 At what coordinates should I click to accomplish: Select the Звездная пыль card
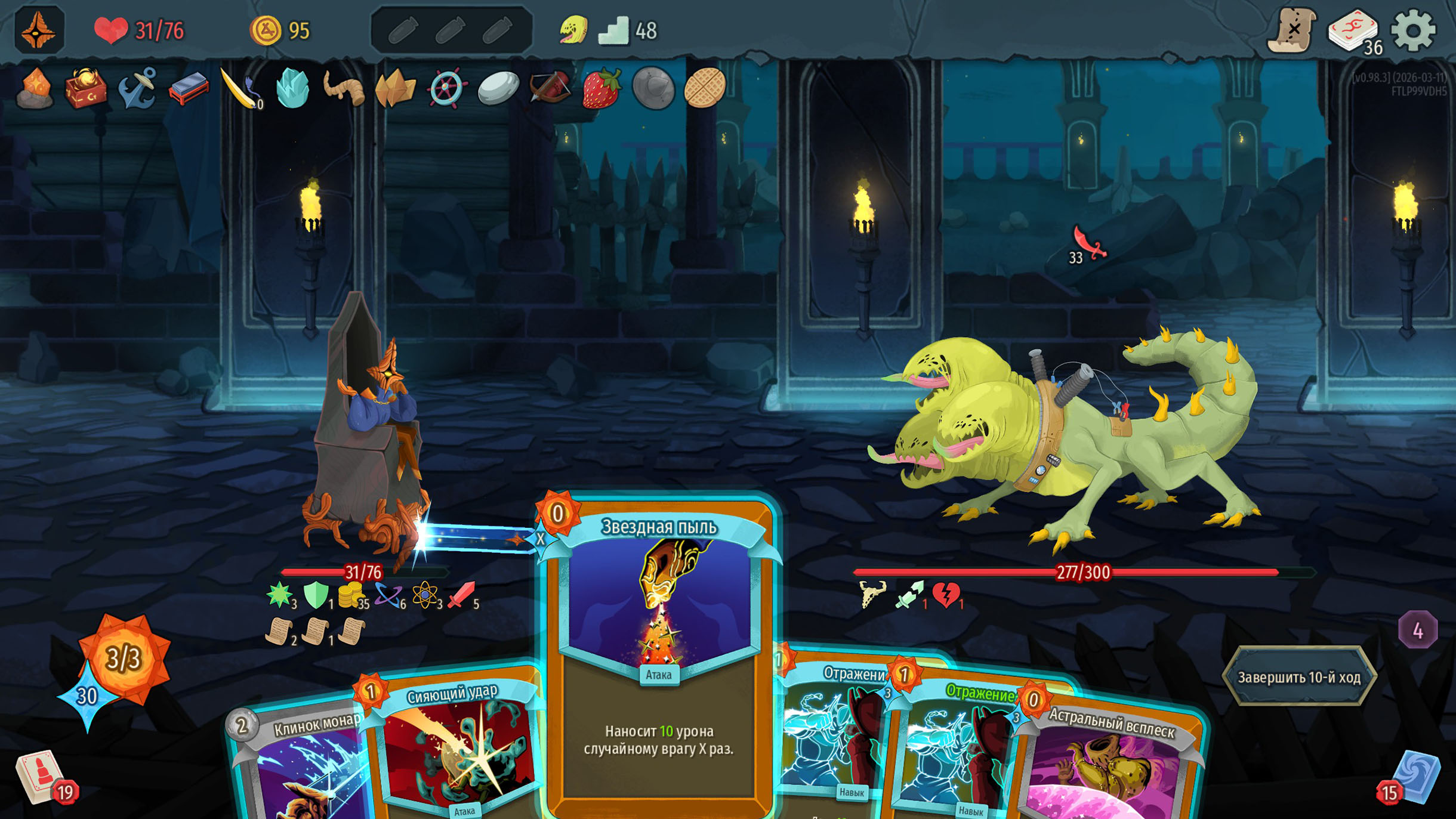[x=658, y=656]
